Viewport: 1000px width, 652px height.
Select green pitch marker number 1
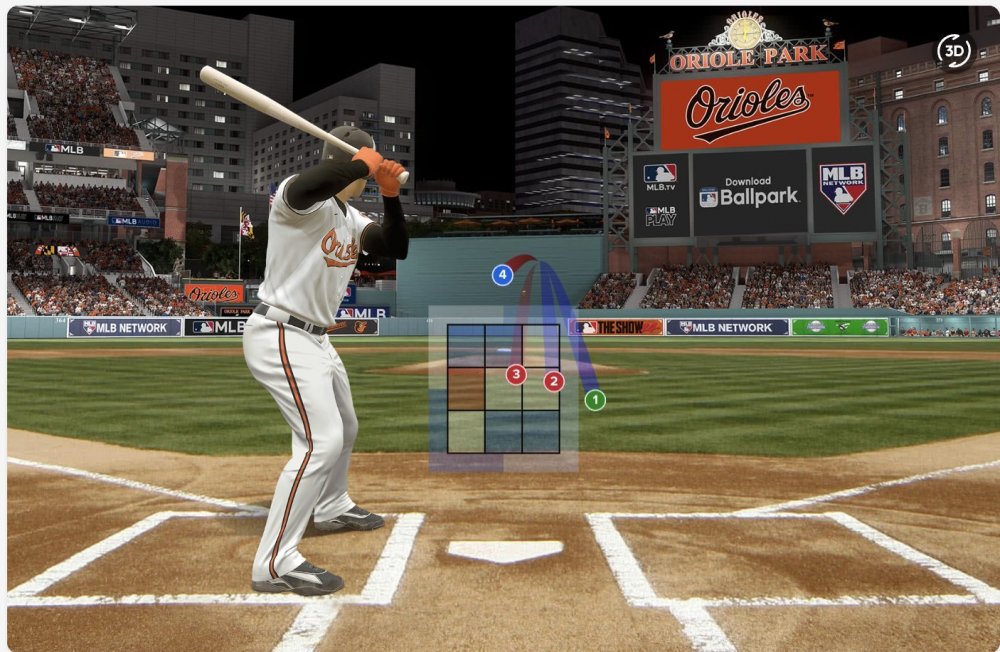[x=595, y=400]
